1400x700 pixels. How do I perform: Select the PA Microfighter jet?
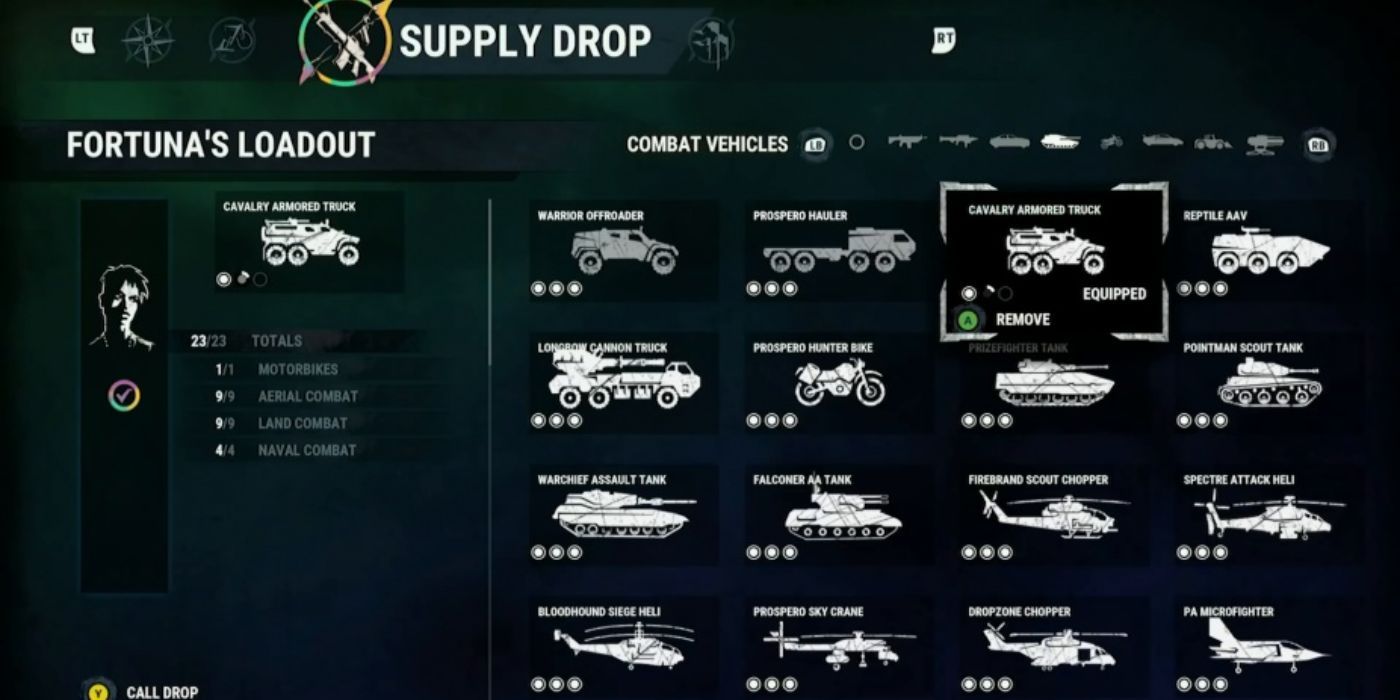(x=1269, y=645)
